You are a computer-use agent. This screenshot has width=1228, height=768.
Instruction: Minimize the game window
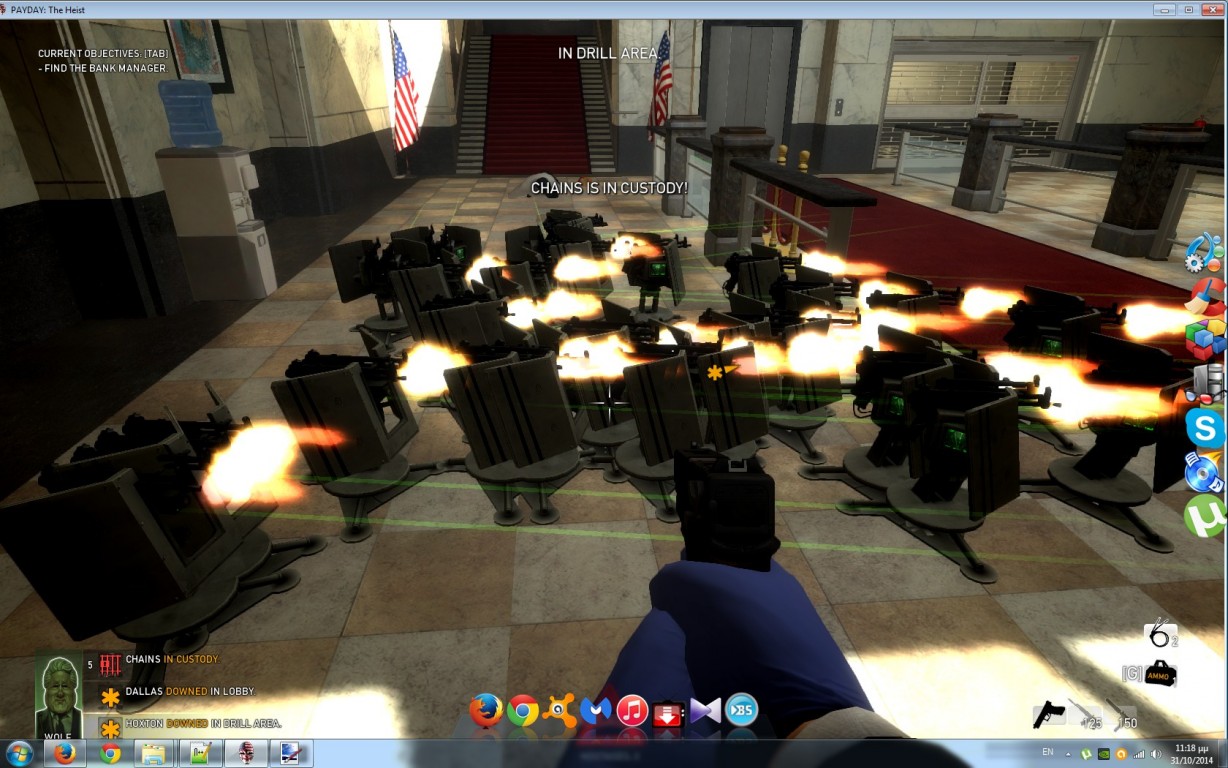(1163, 9)
